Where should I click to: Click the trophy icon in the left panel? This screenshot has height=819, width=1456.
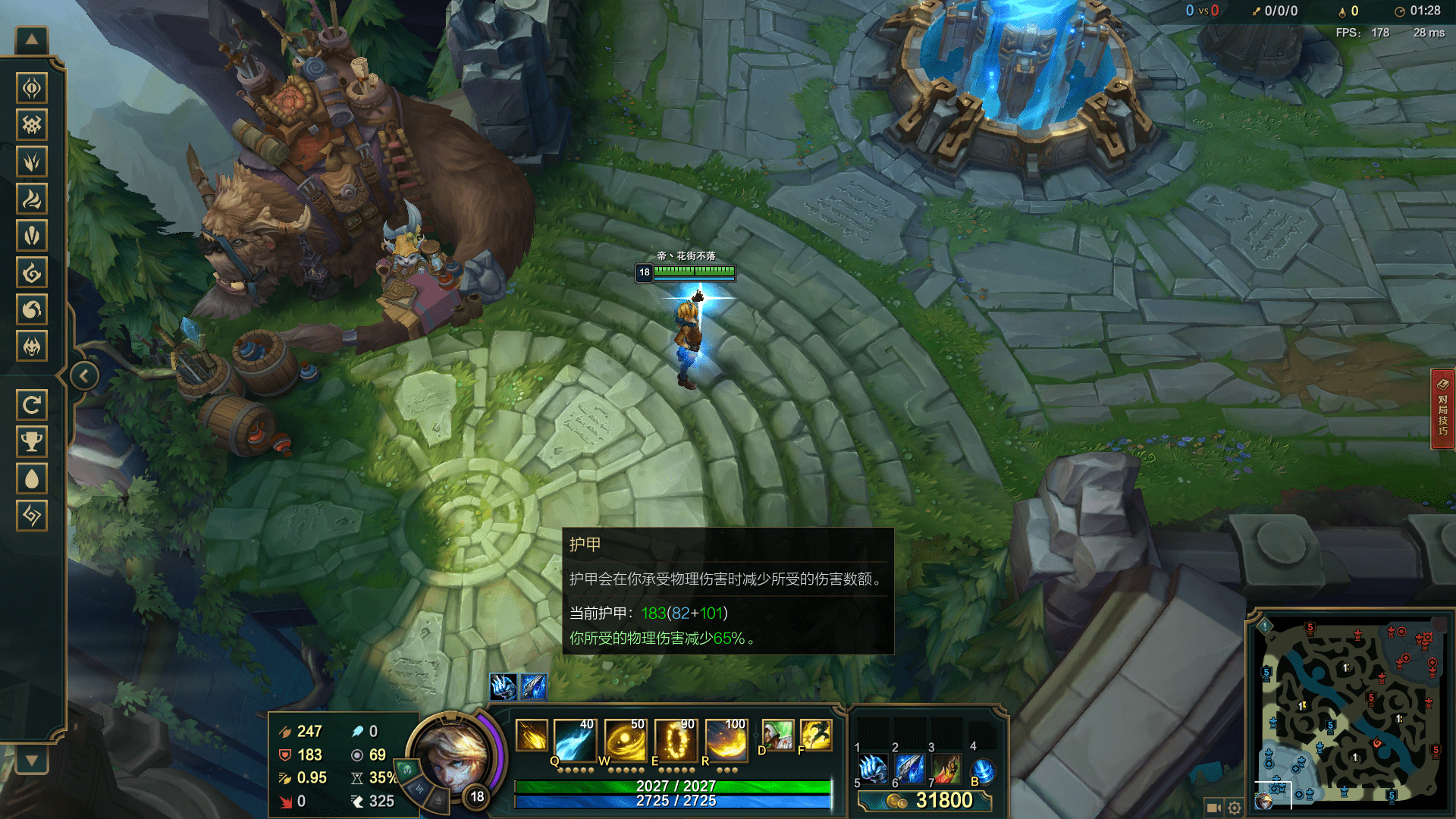[32, 441]
